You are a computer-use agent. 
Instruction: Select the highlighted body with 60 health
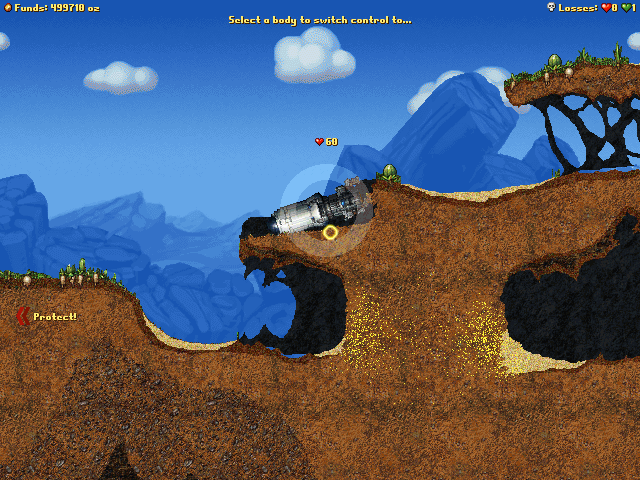coord(318,207)
